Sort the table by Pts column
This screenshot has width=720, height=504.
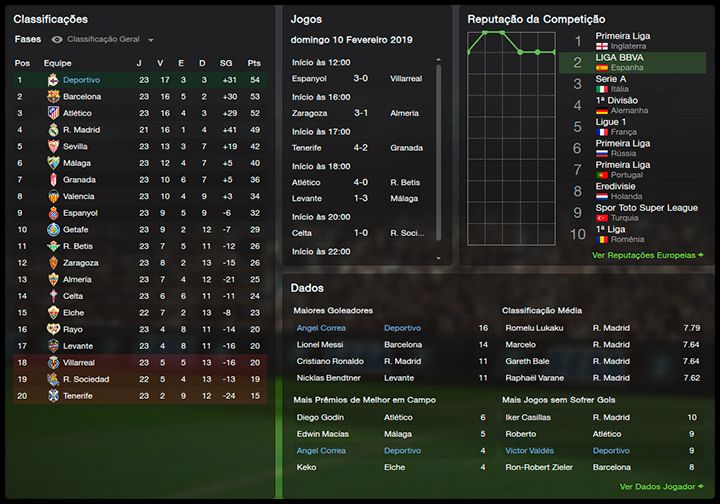253,62
